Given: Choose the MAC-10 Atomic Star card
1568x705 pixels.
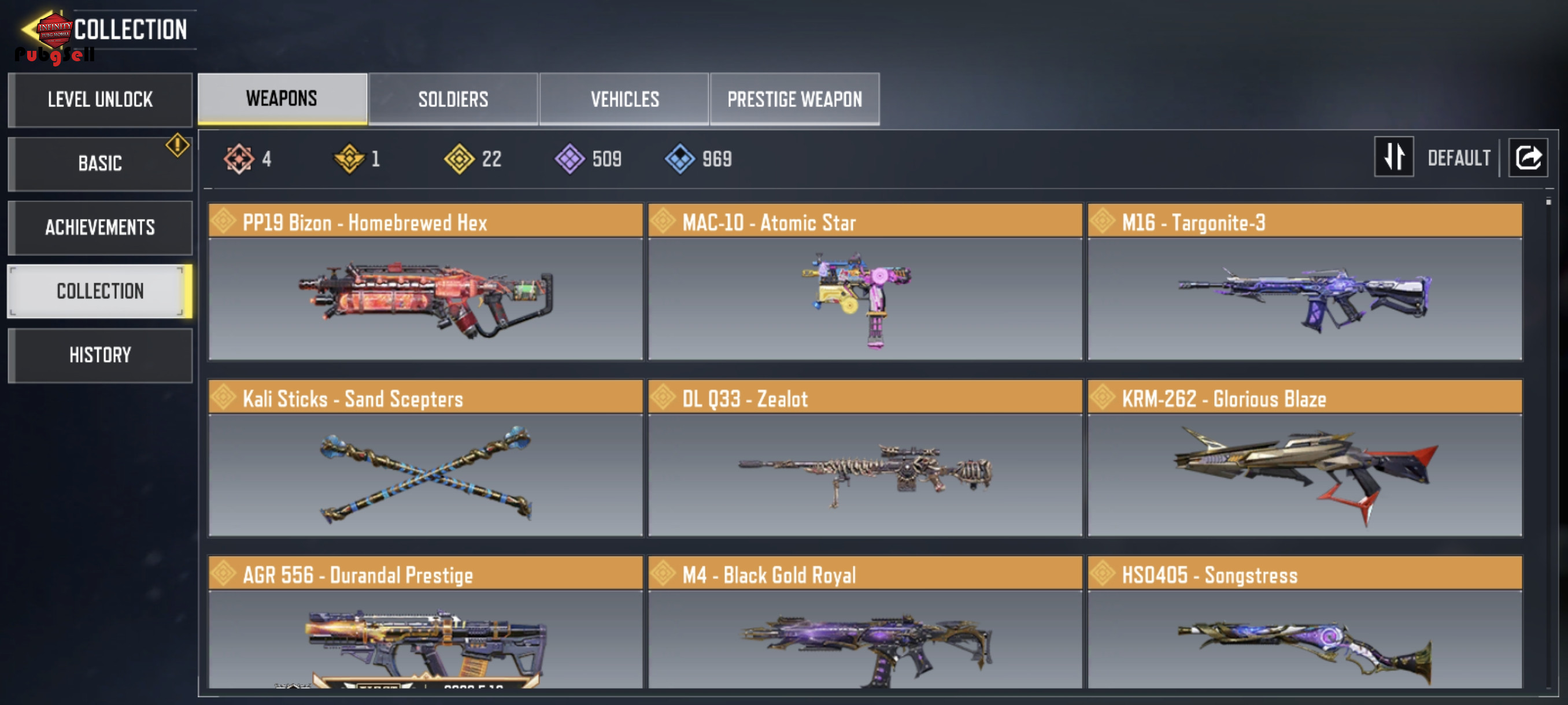Looking at the screenshot, I should (x=864, y=281).
